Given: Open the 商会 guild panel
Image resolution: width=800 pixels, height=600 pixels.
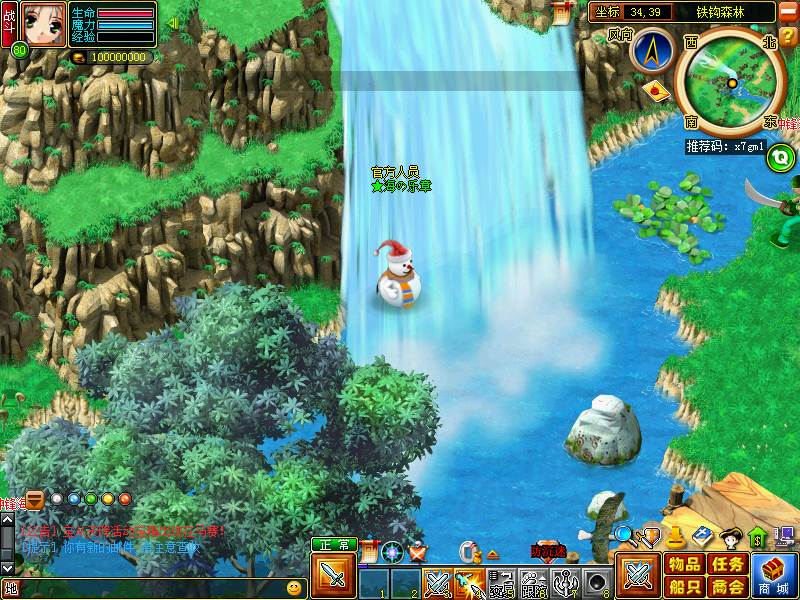Looking at the screenshot, I should click(x=727, y=587).
